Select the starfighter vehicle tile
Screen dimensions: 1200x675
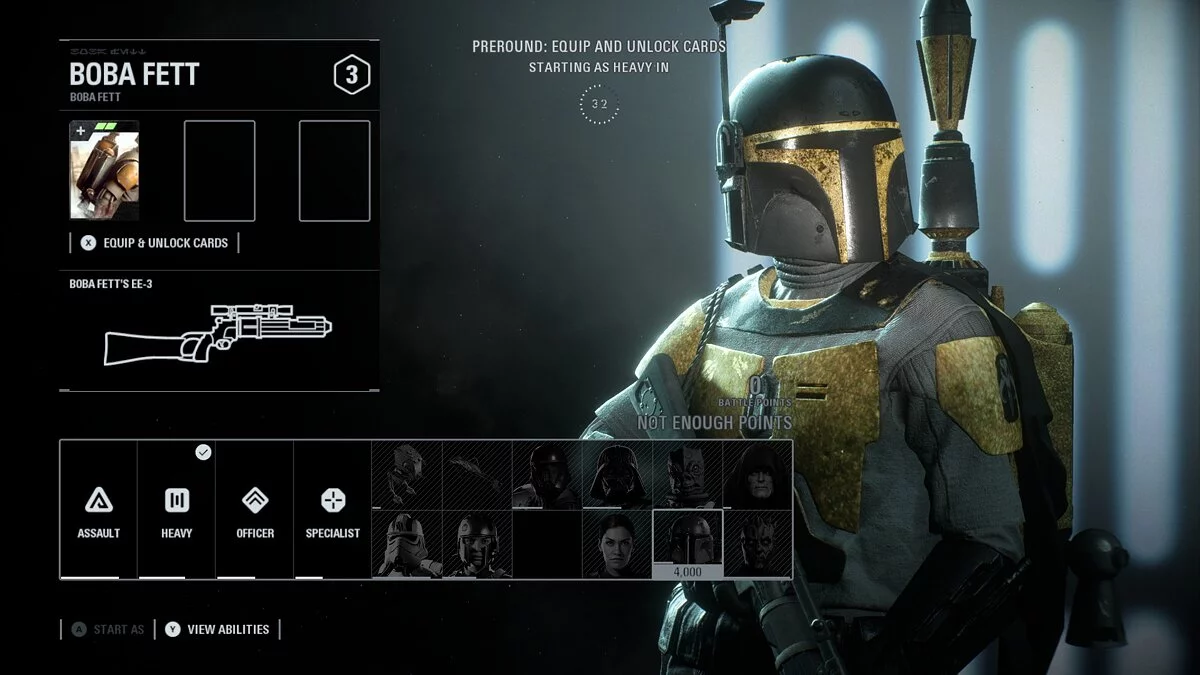pos(476,475)
